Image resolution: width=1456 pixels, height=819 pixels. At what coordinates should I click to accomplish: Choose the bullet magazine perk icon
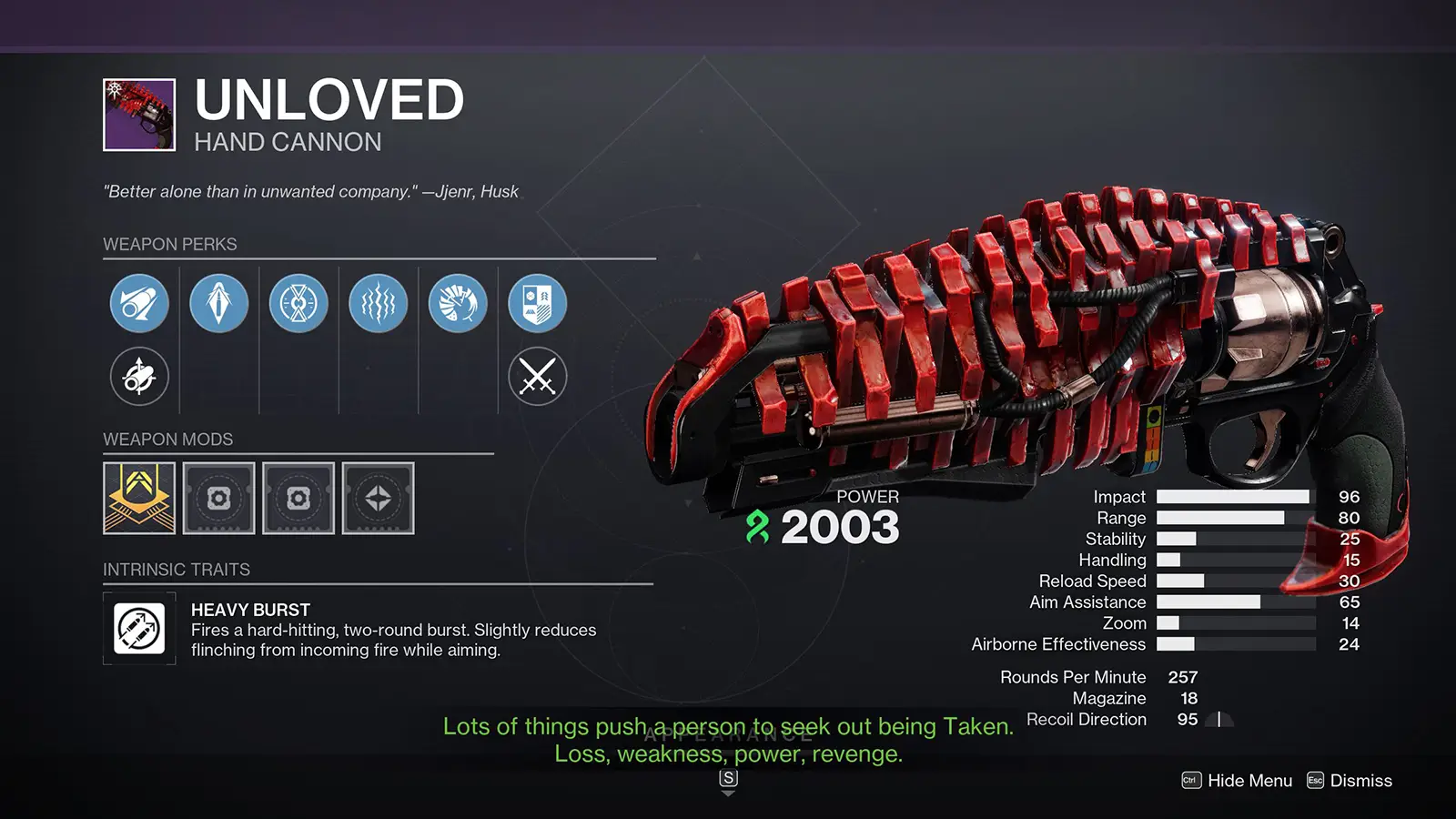(x=218, y=303)
